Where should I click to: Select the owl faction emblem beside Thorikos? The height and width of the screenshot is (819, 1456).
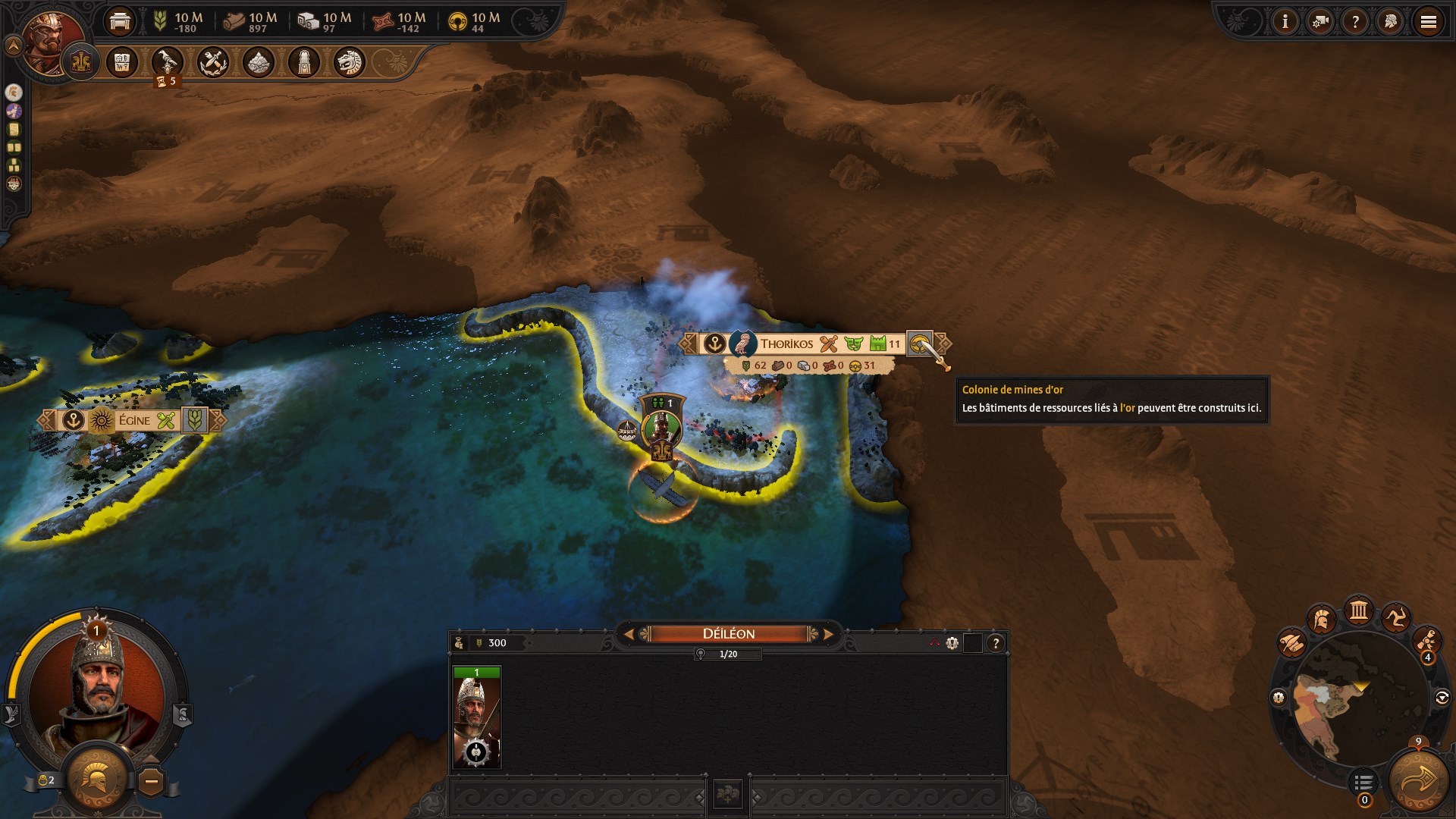click(x=743, y=343)
